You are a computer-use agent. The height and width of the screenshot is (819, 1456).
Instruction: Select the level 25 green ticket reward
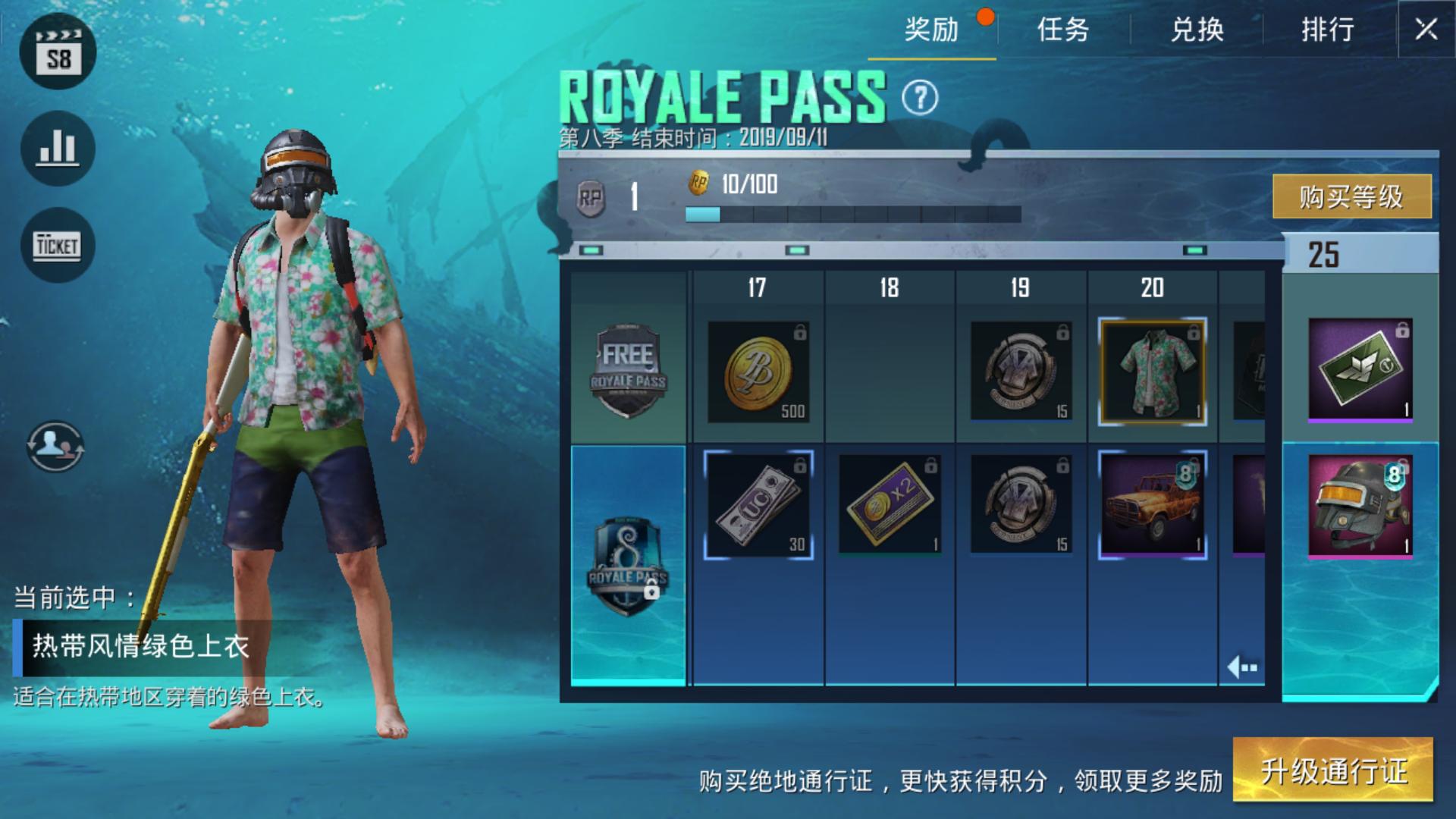1360,369
